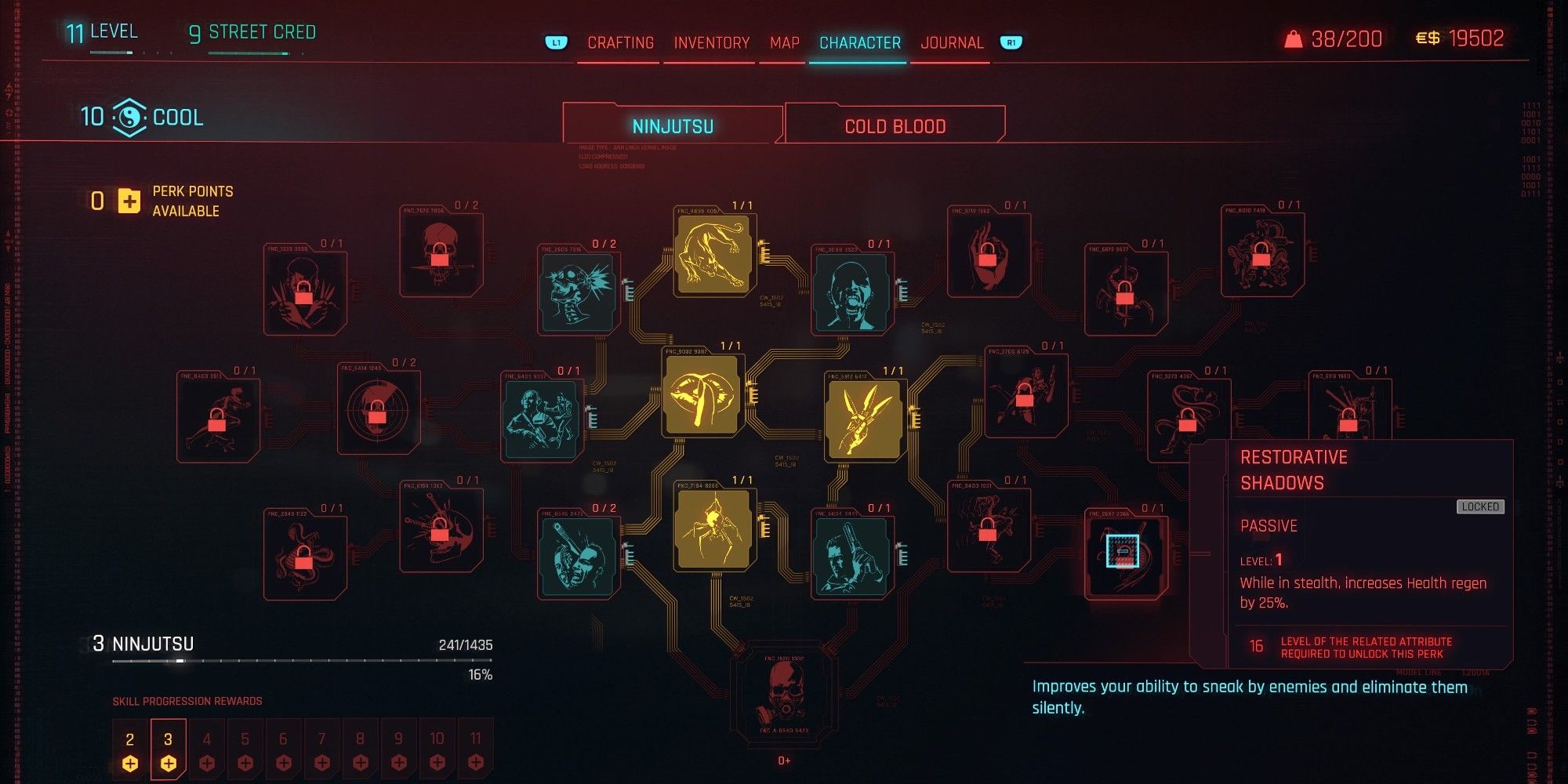Click the eurodollar icon beside 19502
The height and width of the screenshot is (784, 1568).
(1427, 37)
